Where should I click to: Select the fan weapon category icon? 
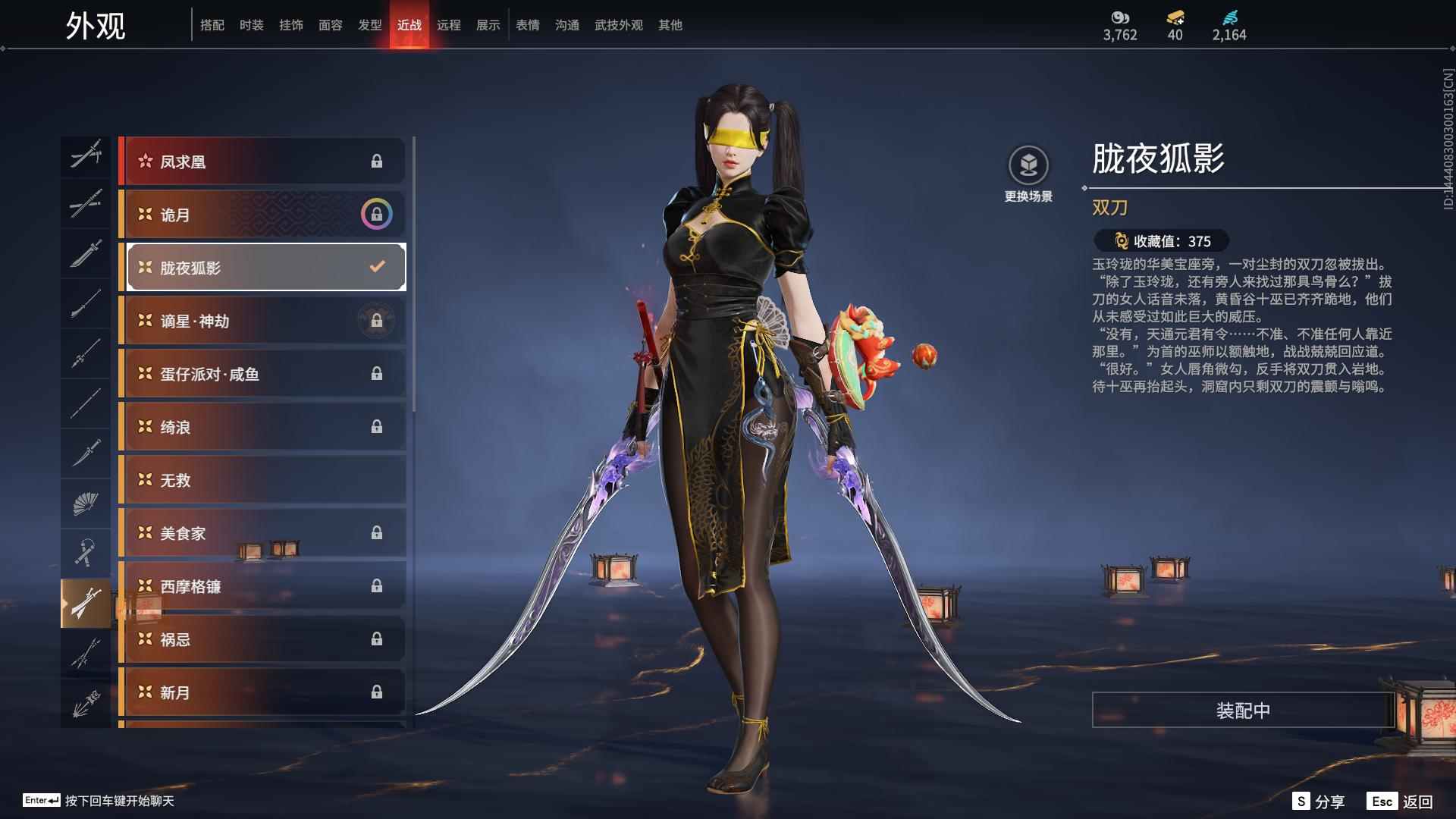(x=87, y=503)
